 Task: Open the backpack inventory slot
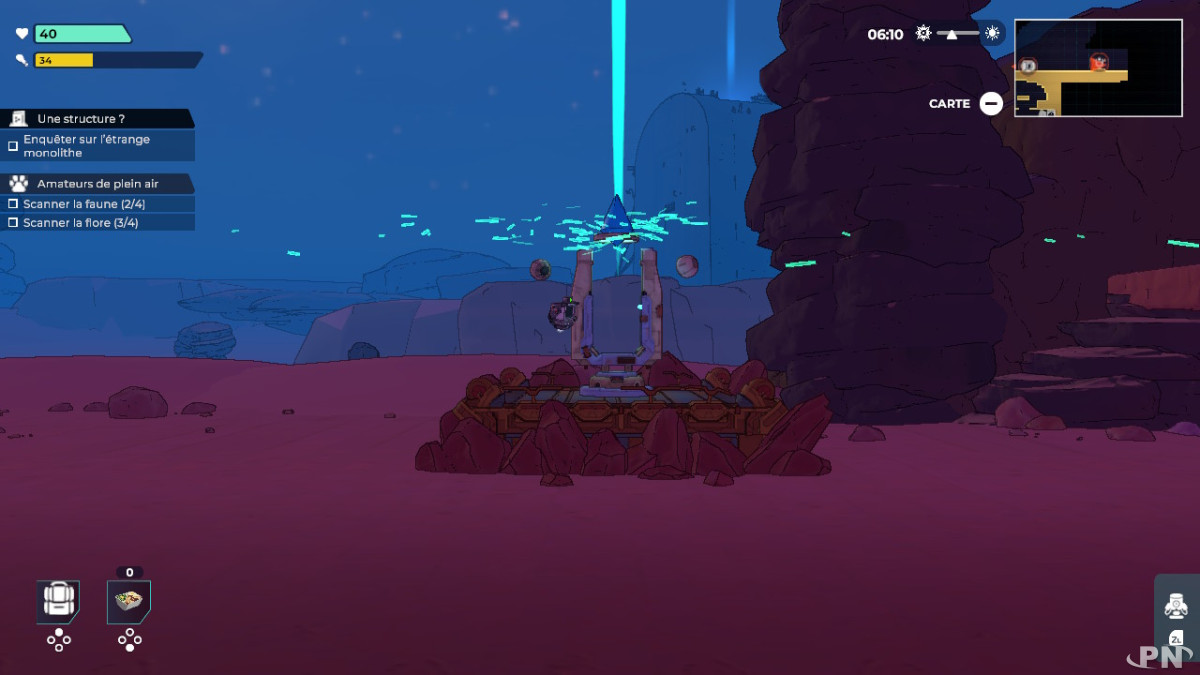(x=58, y=601)
